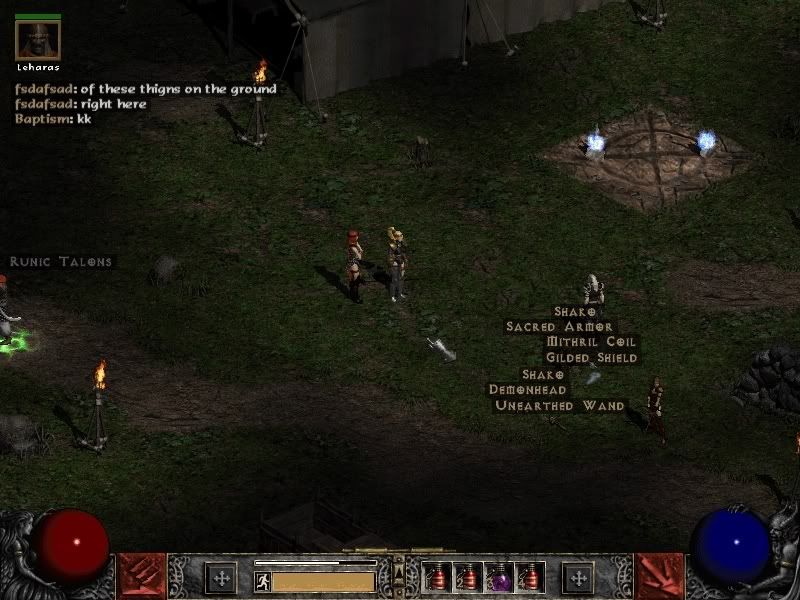
Task: Click the Leharas mercenary portrait
Action: (x=38, y=41)
